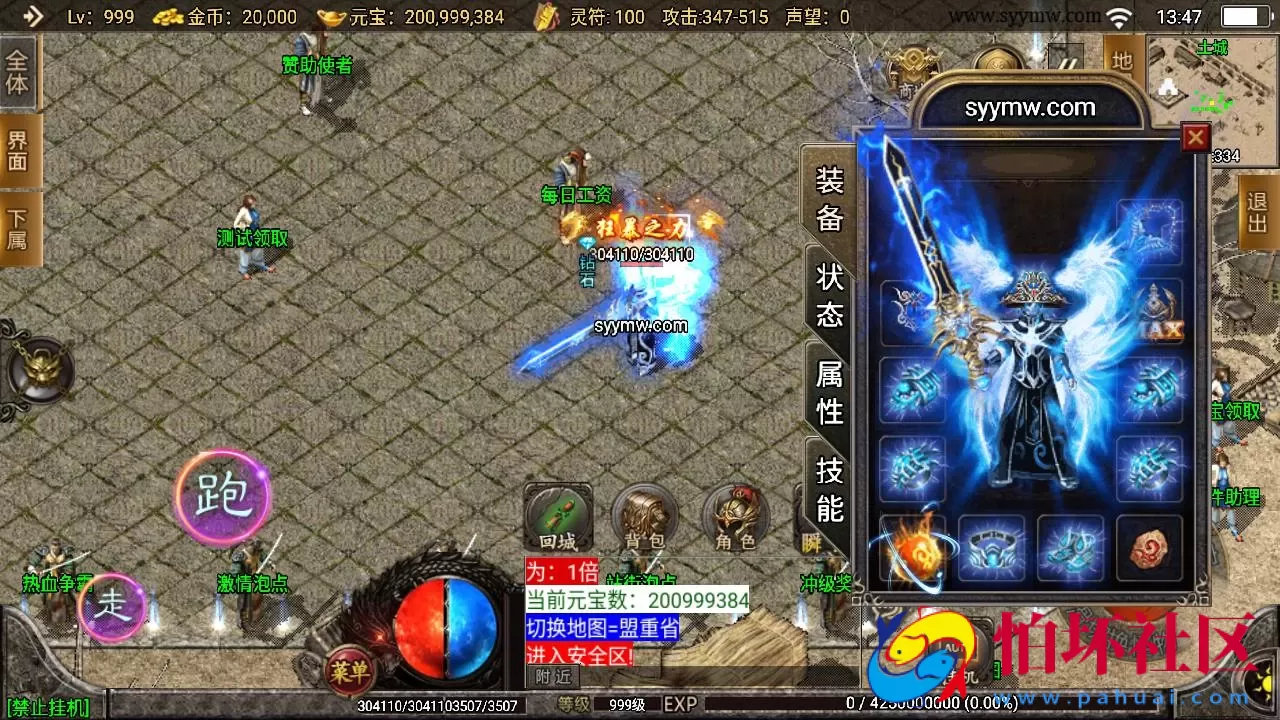Open the 背包 backpack icon
This screenshot has height=720, width=1280.
click(x=644, y=517)
